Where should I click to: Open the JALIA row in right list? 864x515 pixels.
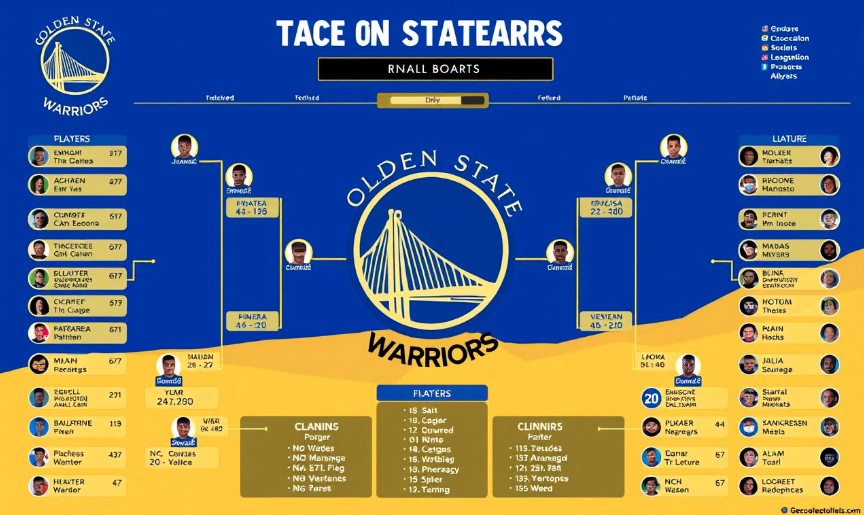click(789, 365)
